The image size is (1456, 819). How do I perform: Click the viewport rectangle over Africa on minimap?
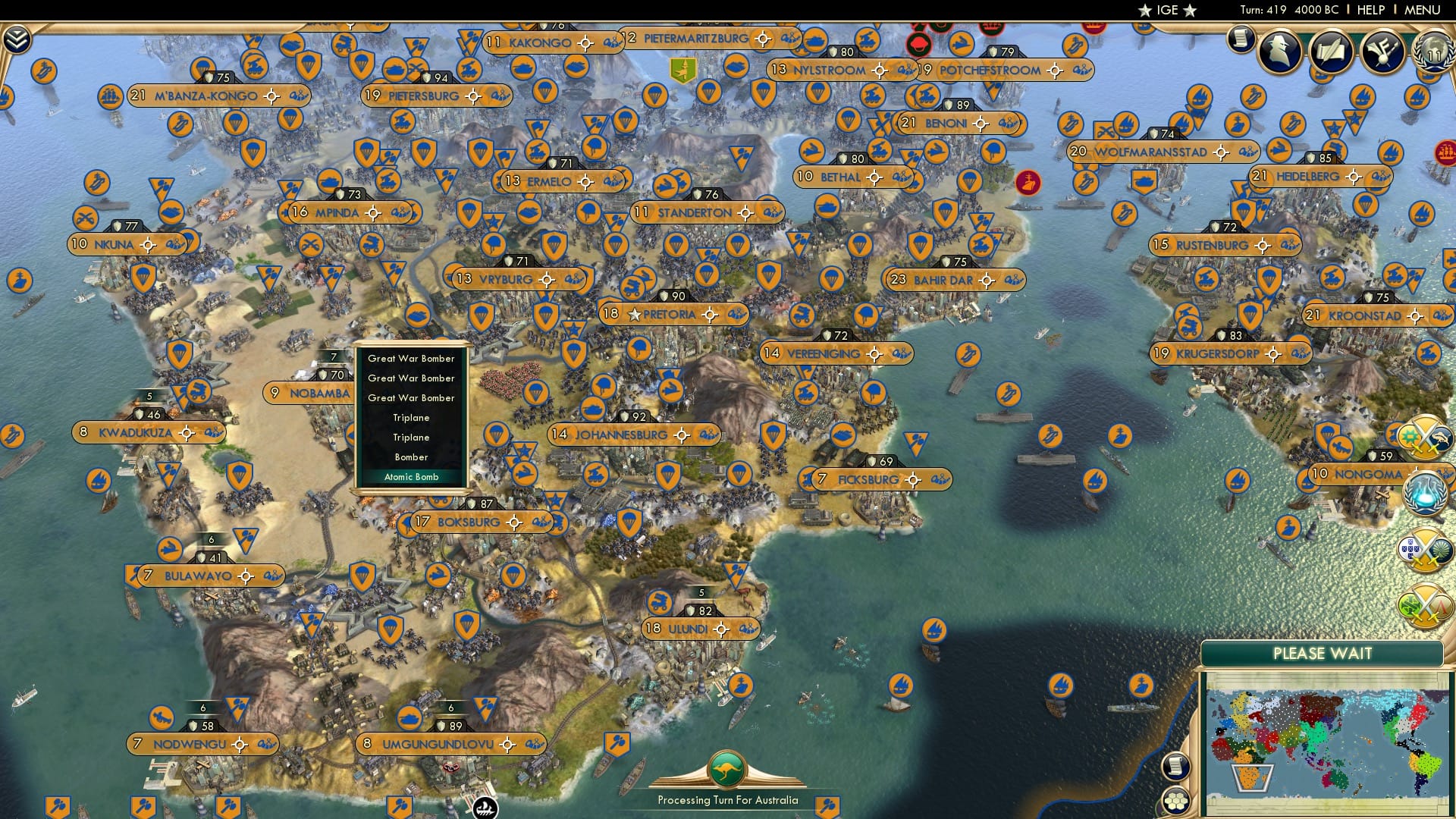(x=1254, y=777)
